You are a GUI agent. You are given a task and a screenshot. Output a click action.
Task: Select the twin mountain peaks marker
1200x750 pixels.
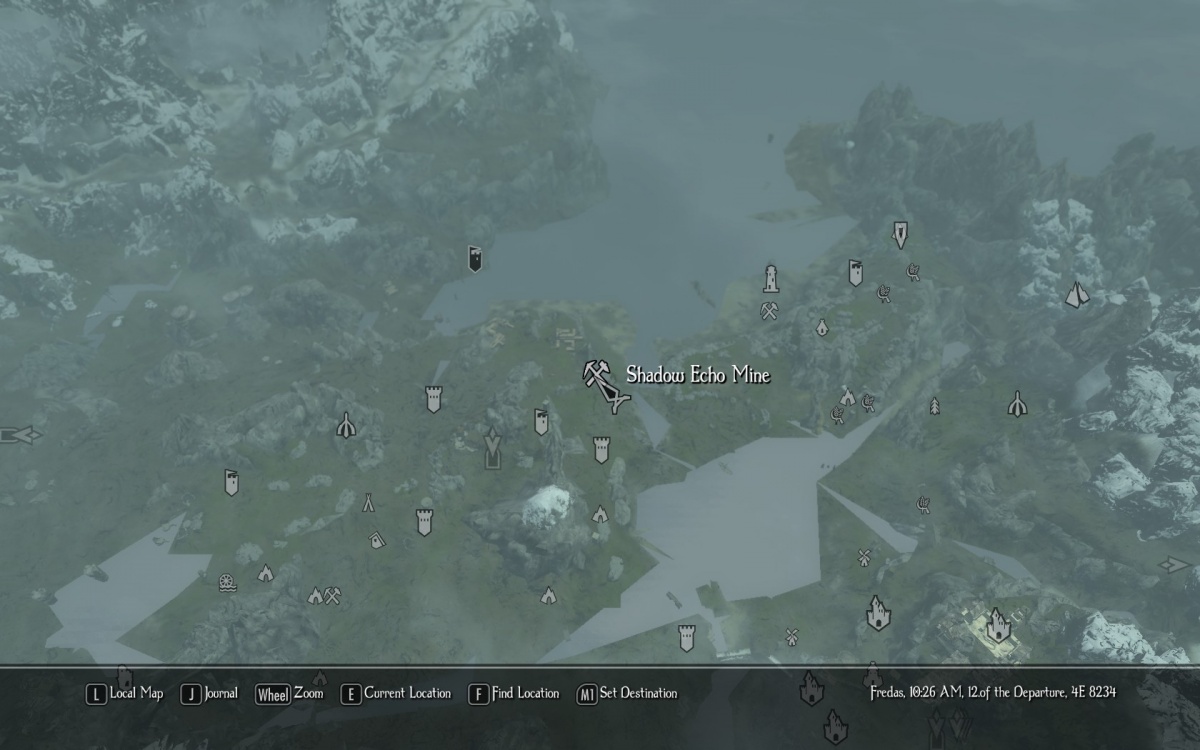(x=1076, y=294)
